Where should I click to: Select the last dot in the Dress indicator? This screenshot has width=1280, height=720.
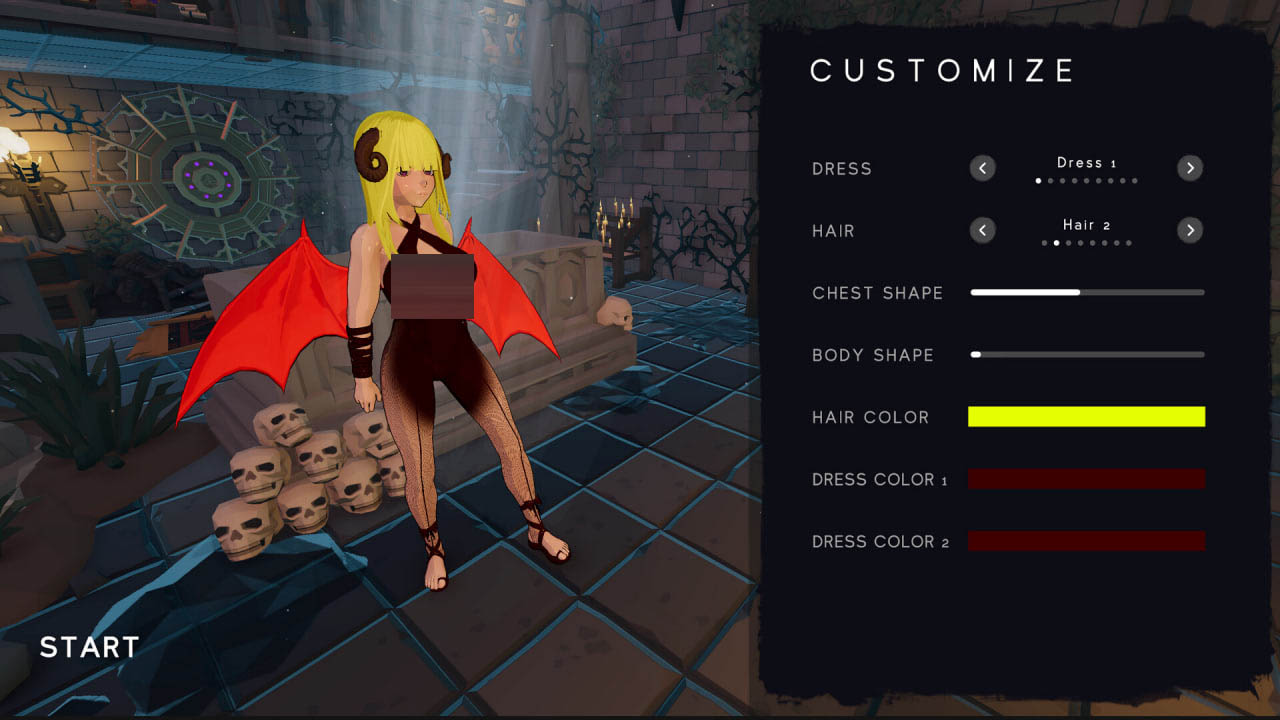tap(1134, 181)
